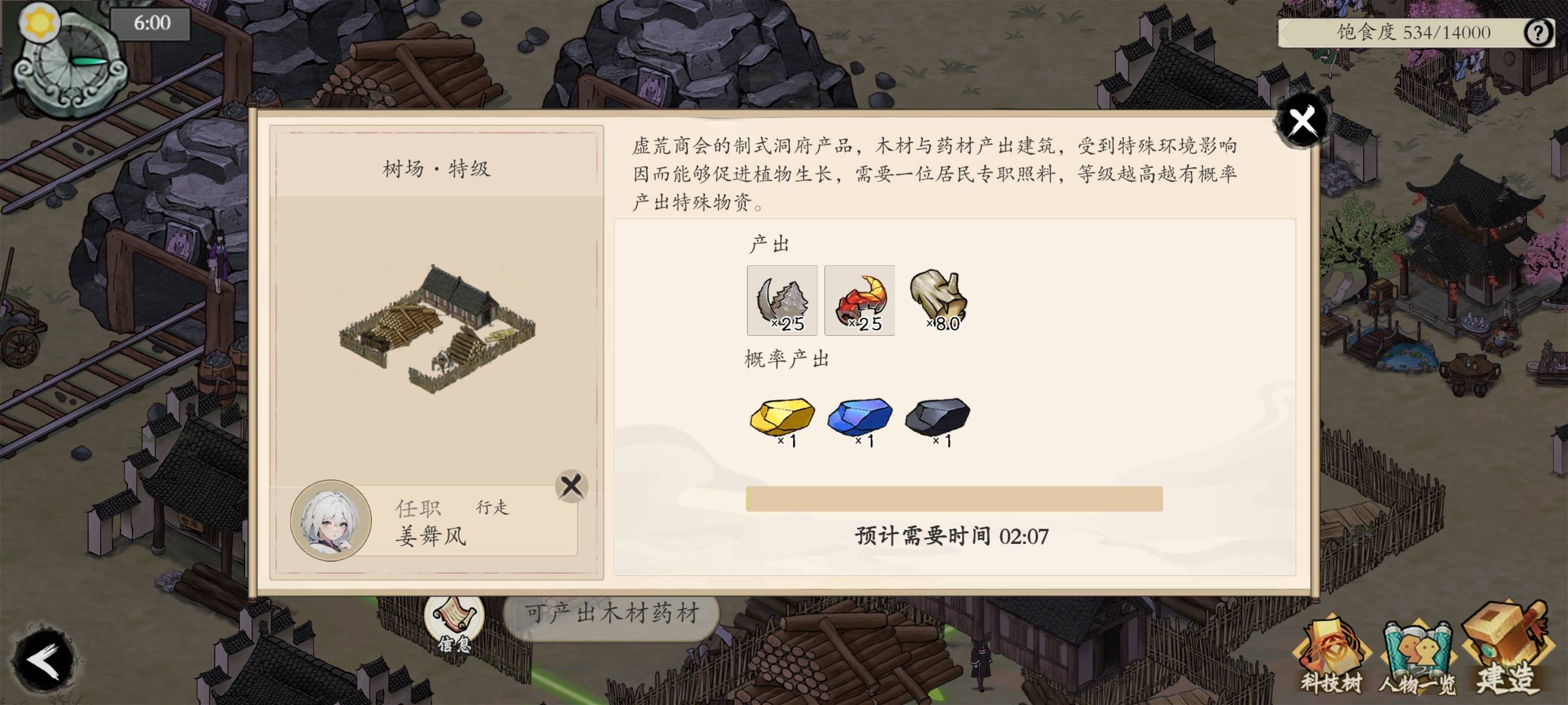Remove 姜舞风 from the worker slot
Screen dimensions: 1568x705
[x=572, y=485]
